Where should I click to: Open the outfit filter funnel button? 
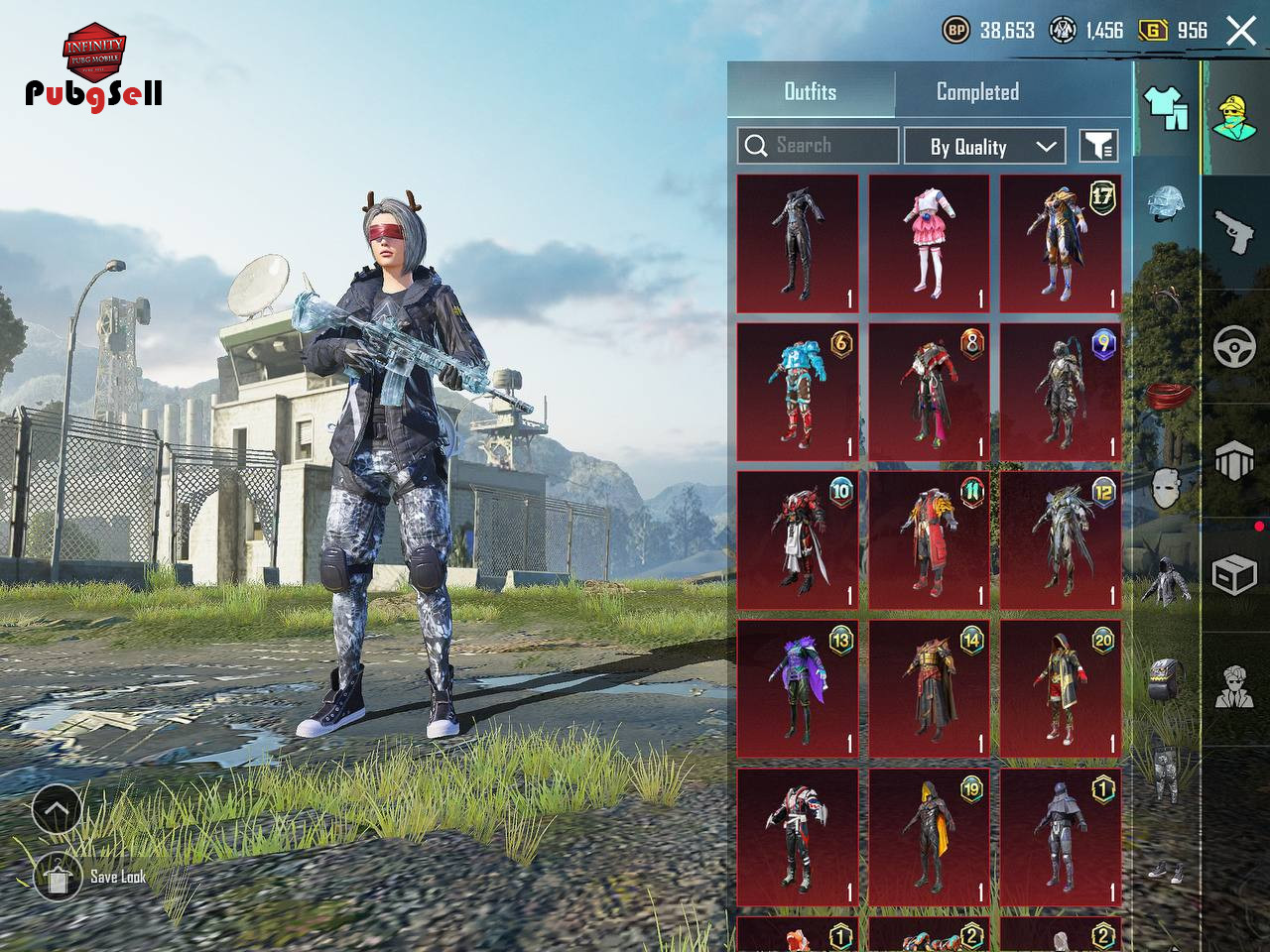(1098, 147)
